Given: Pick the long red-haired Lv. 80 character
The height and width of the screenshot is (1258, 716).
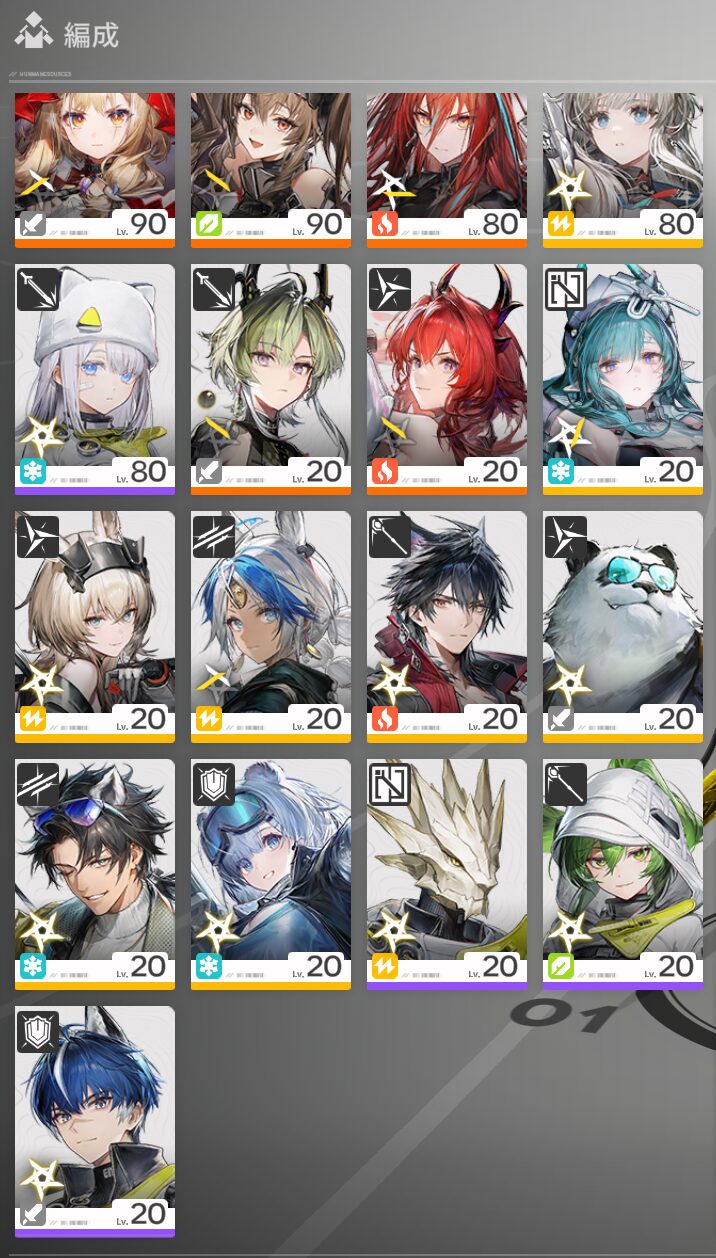Looking at the screenshot, I should (x=447, y=165).
